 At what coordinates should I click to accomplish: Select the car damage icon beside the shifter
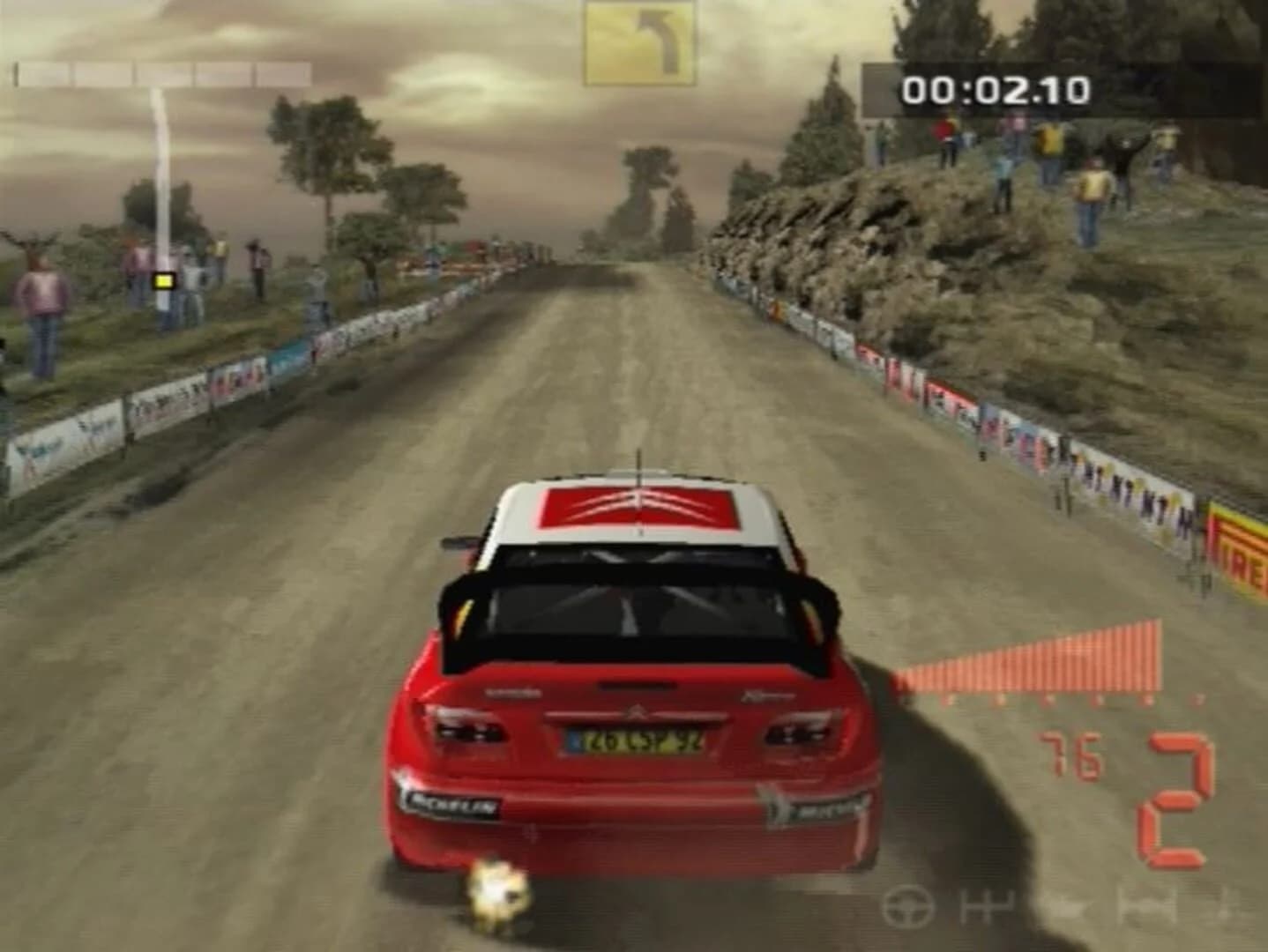coord(1063,906)
